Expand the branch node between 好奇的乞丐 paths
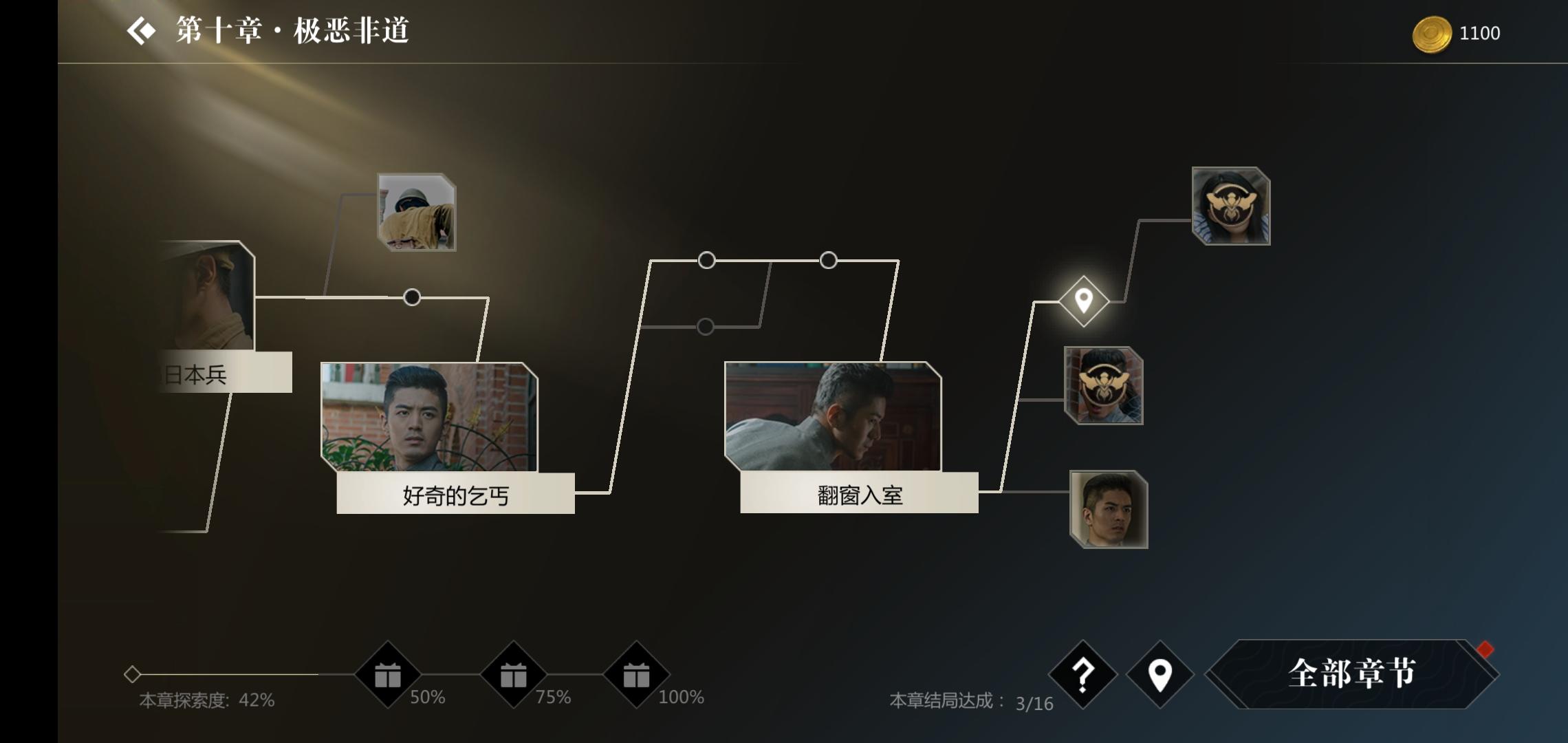1568x743 pixels. (x=411, y=296)
